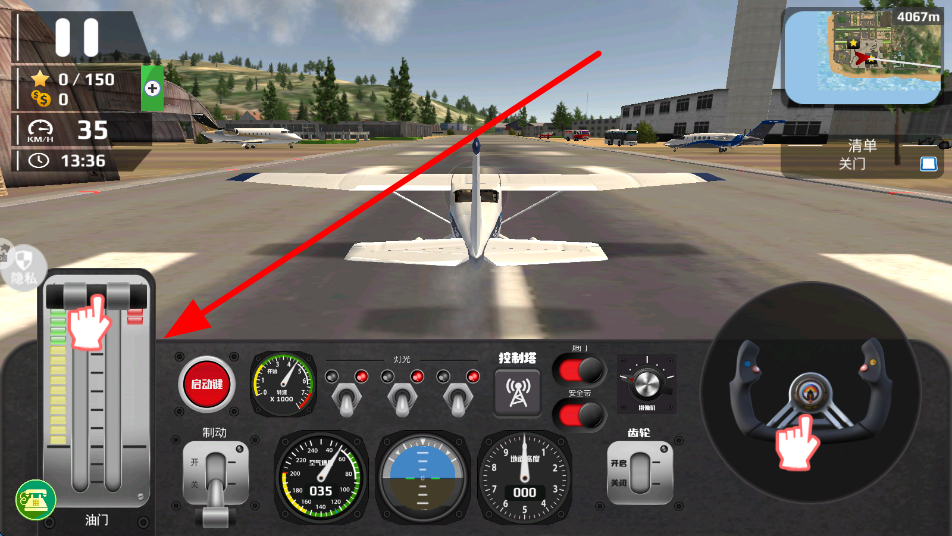Open the 隐私 privacy shield icon
This screenshot has height=536, width=952.
pos(24,265)
